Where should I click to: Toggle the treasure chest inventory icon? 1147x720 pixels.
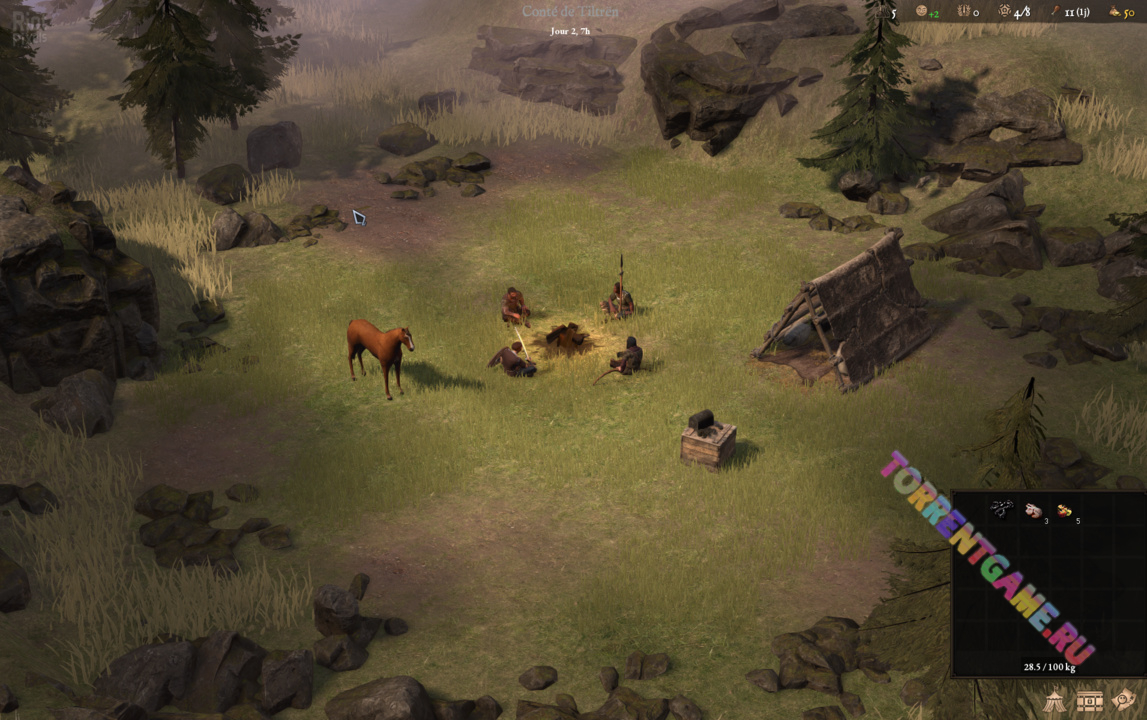(1089, 700)
